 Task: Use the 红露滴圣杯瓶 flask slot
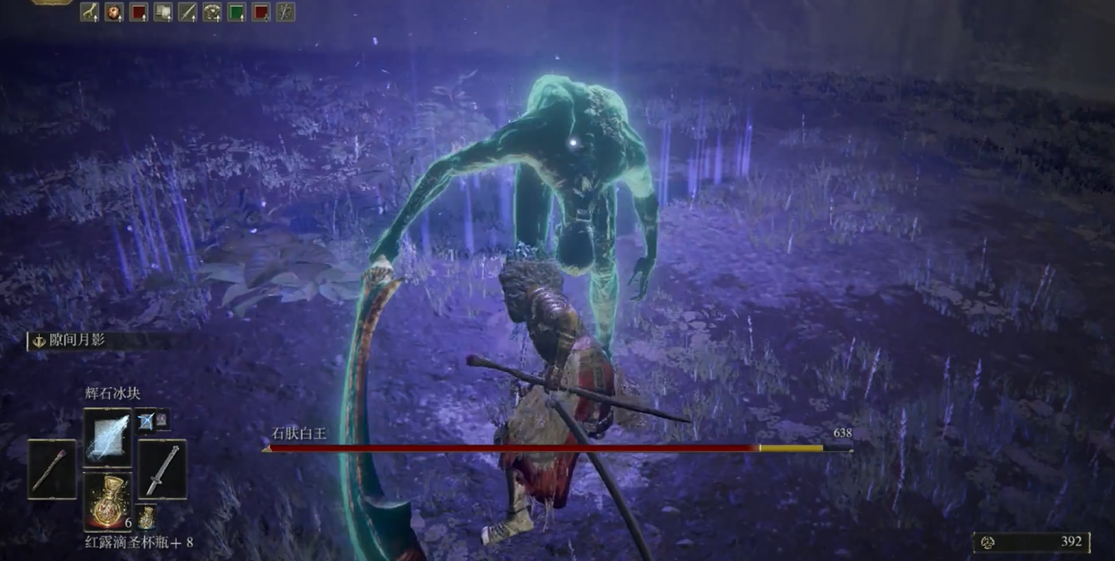pos(107,500)
